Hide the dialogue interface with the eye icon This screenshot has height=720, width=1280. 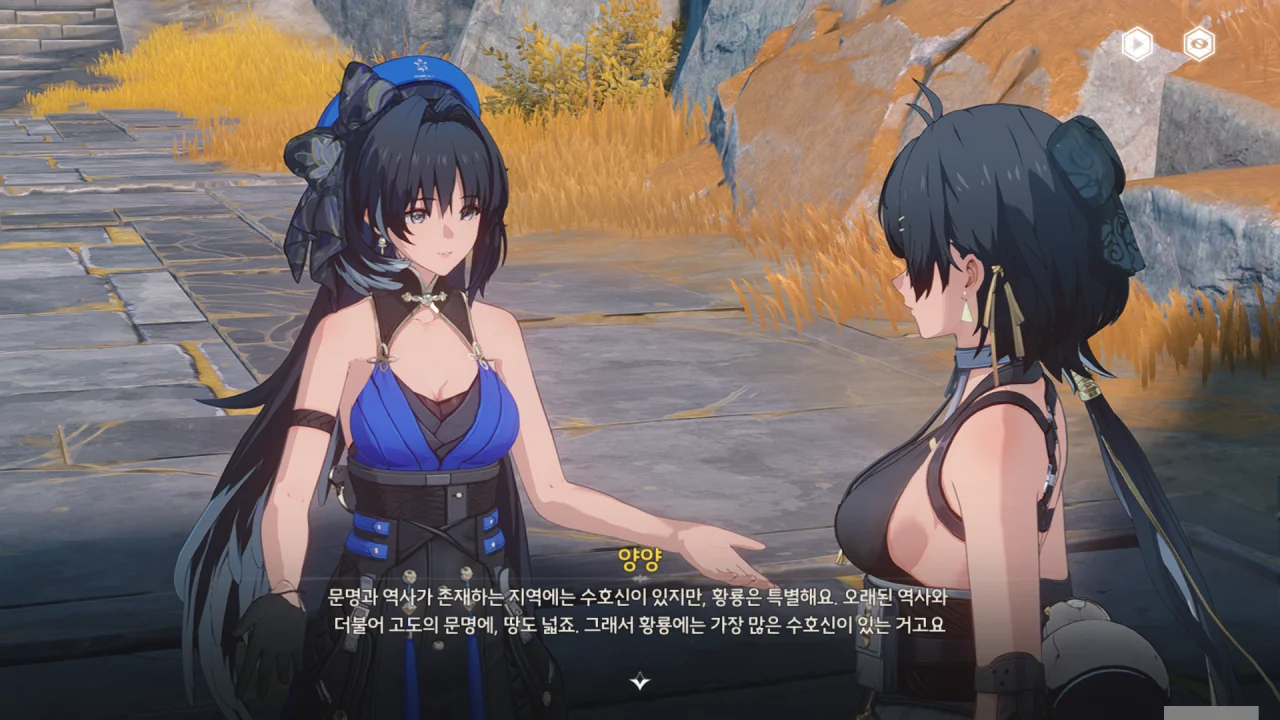tap(1198, 44)
